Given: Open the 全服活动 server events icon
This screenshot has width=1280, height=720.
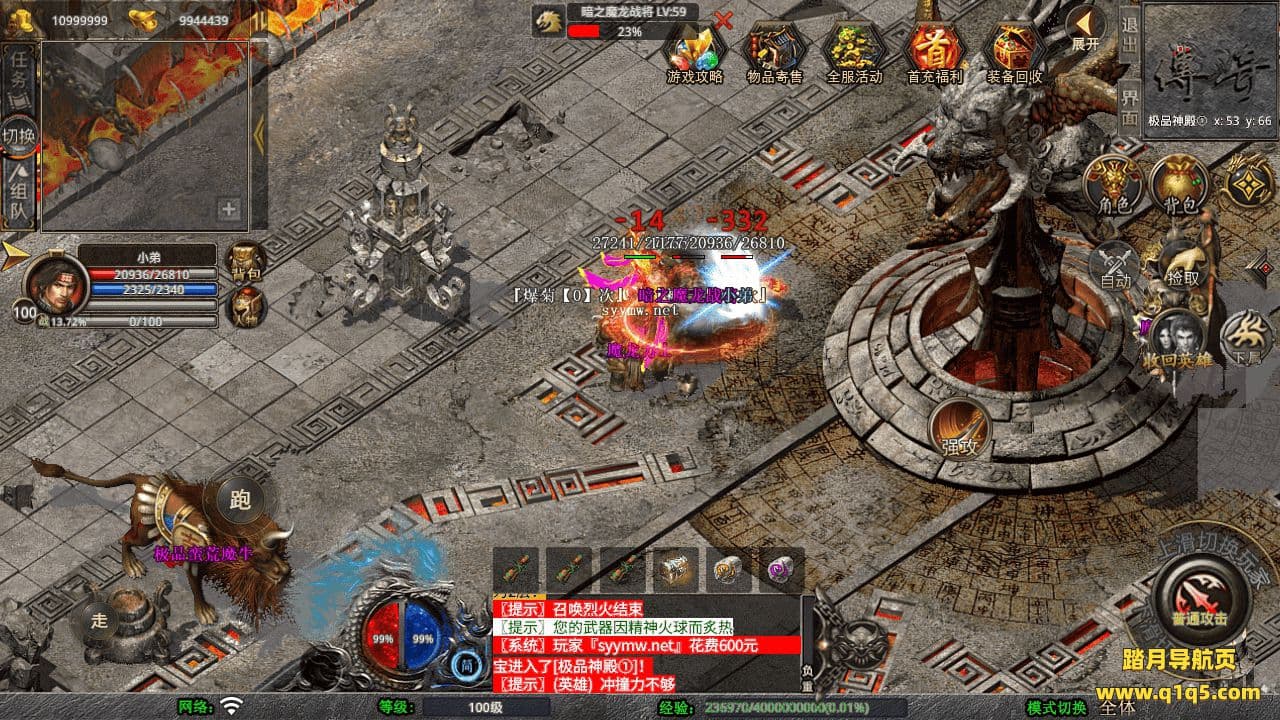Looking at the screenshot, I should [854, 50].
